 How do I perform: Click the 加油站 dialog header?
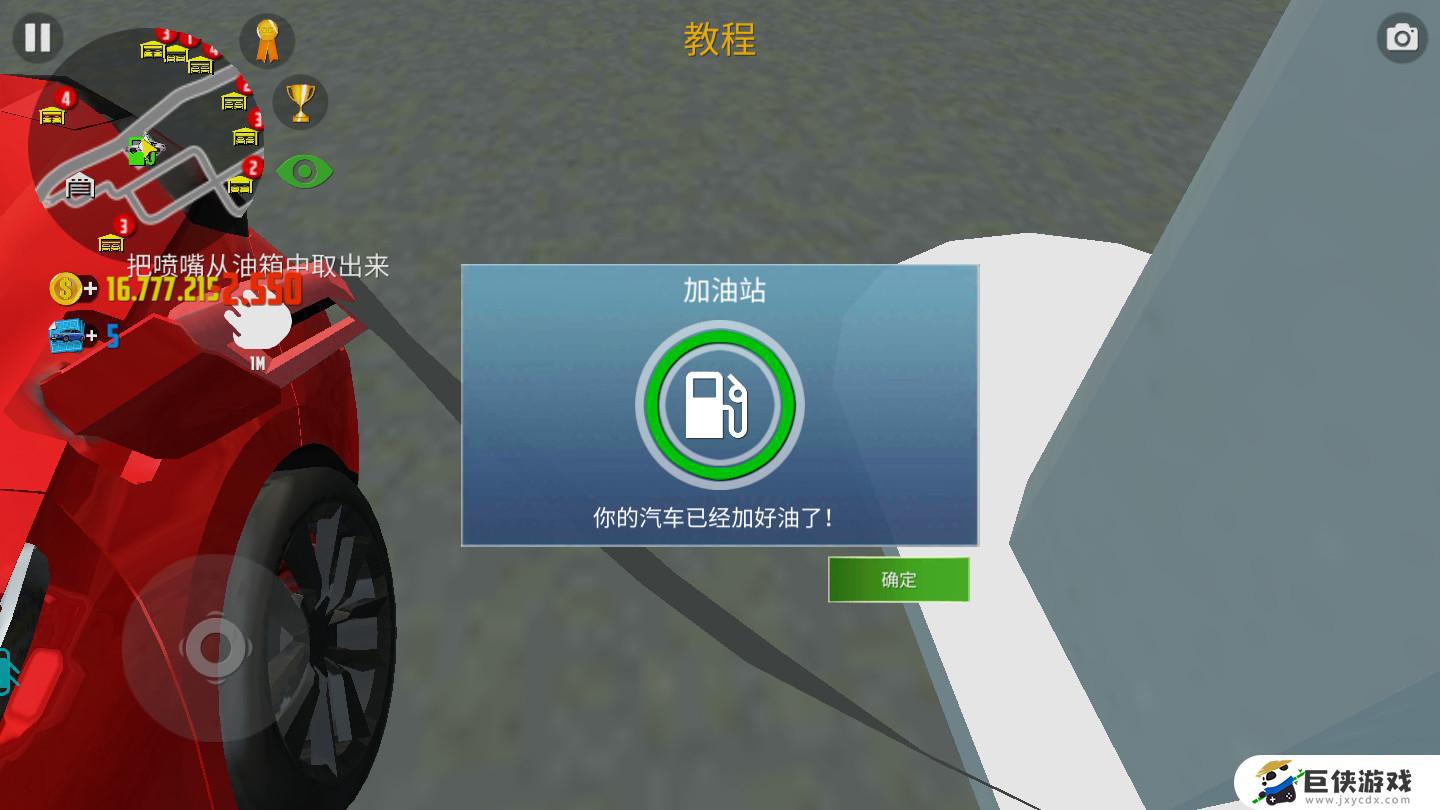coord(719,288)
